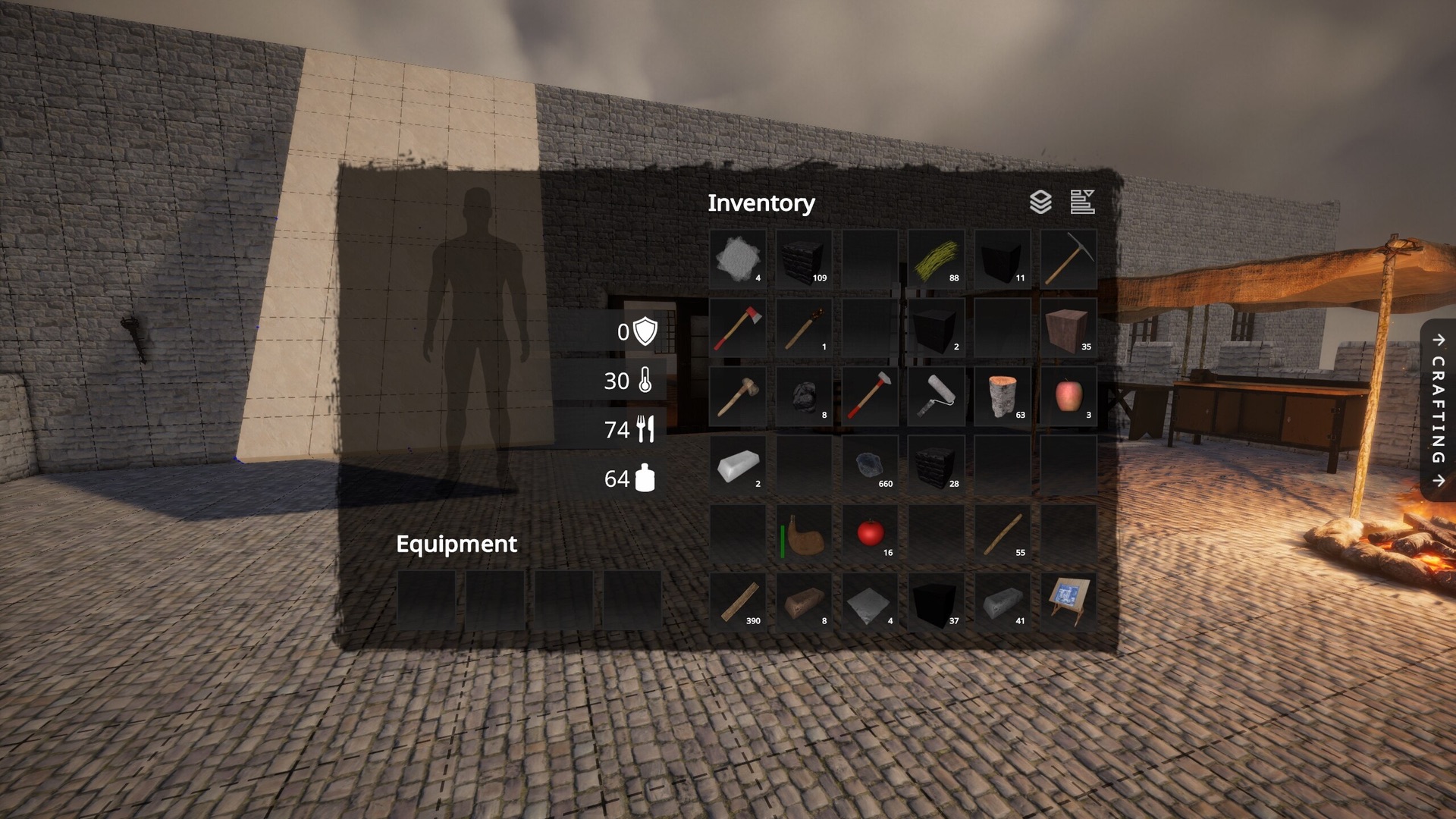1456x819 pixels.
Task: Select the pale apple stack of 3
Action: [x=1068, y=396]
